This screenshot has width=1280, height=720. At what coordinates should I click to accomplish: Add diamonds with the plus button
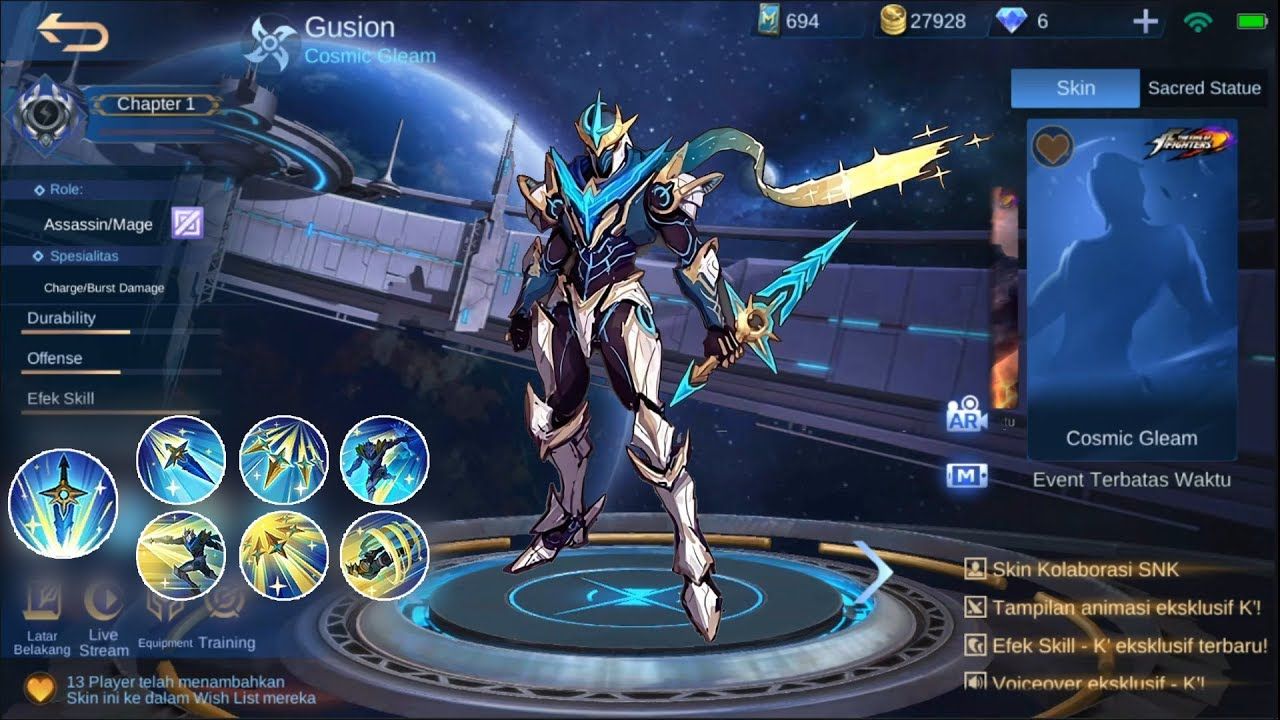point(1145,22)
